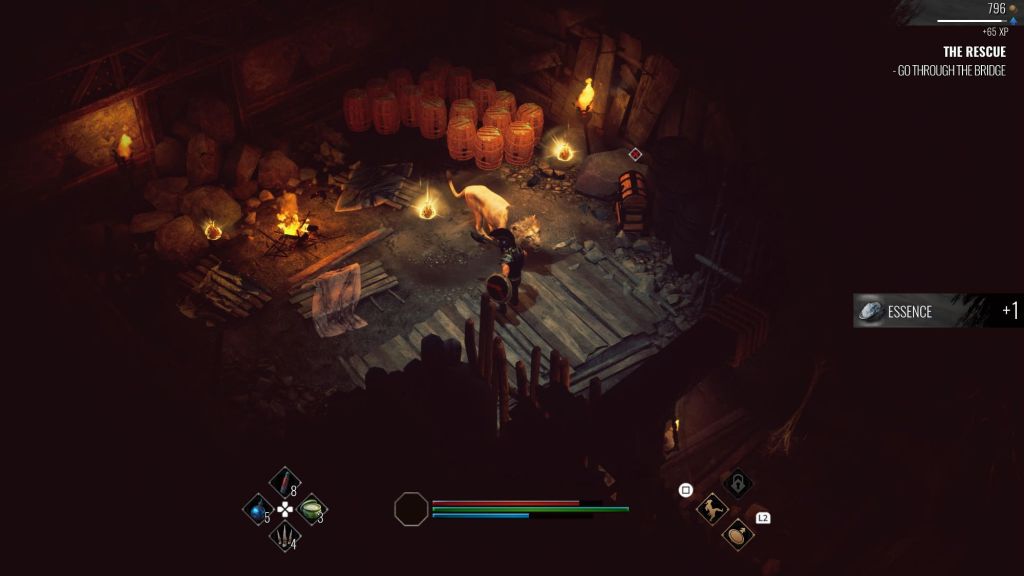This screenshot has width=1024, height=576.
Task: Select the red potion vial slot
Action: 285,484
